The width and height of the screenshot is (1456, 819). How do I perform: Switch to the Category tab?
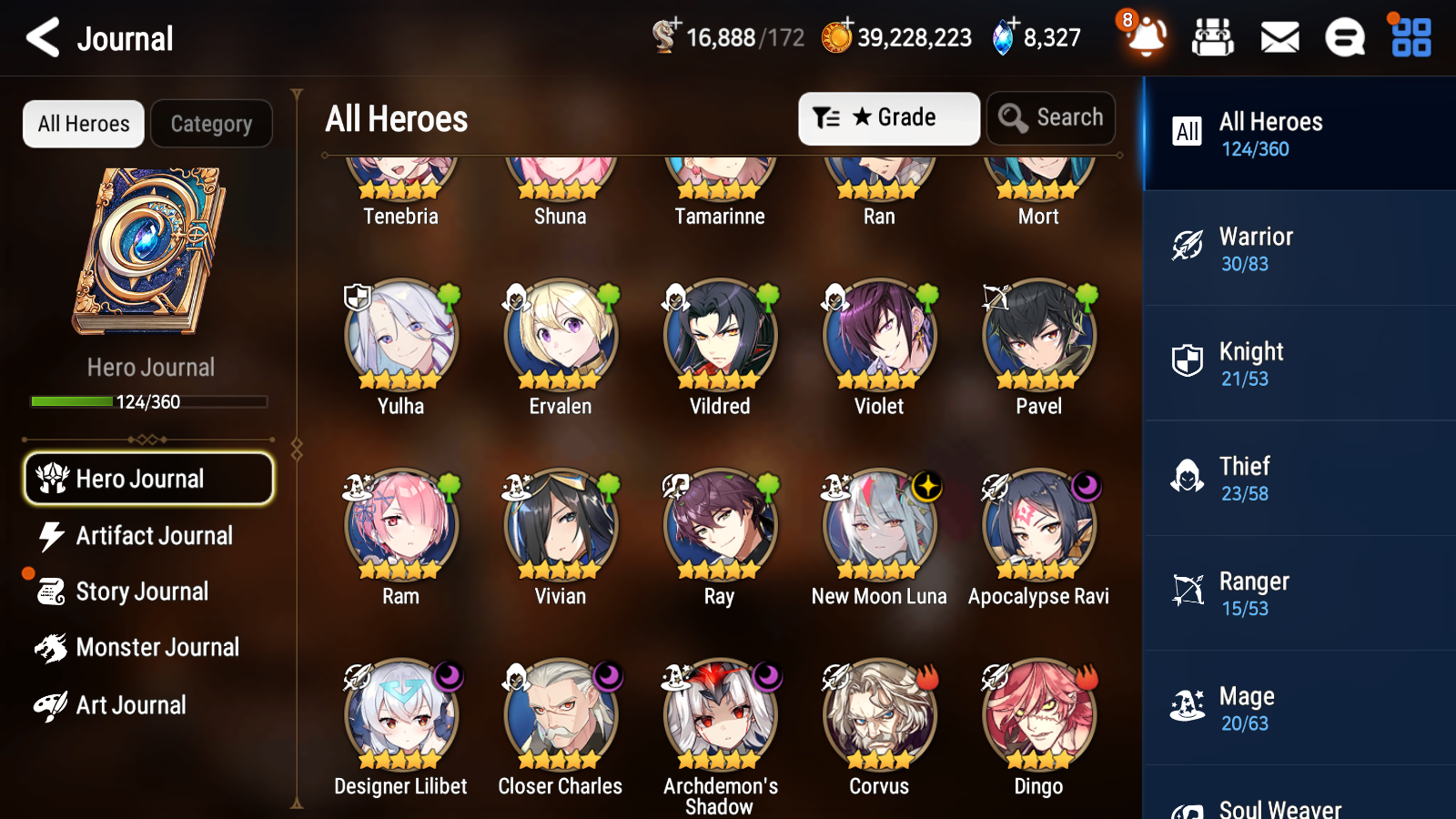click(x=211, y=124)
